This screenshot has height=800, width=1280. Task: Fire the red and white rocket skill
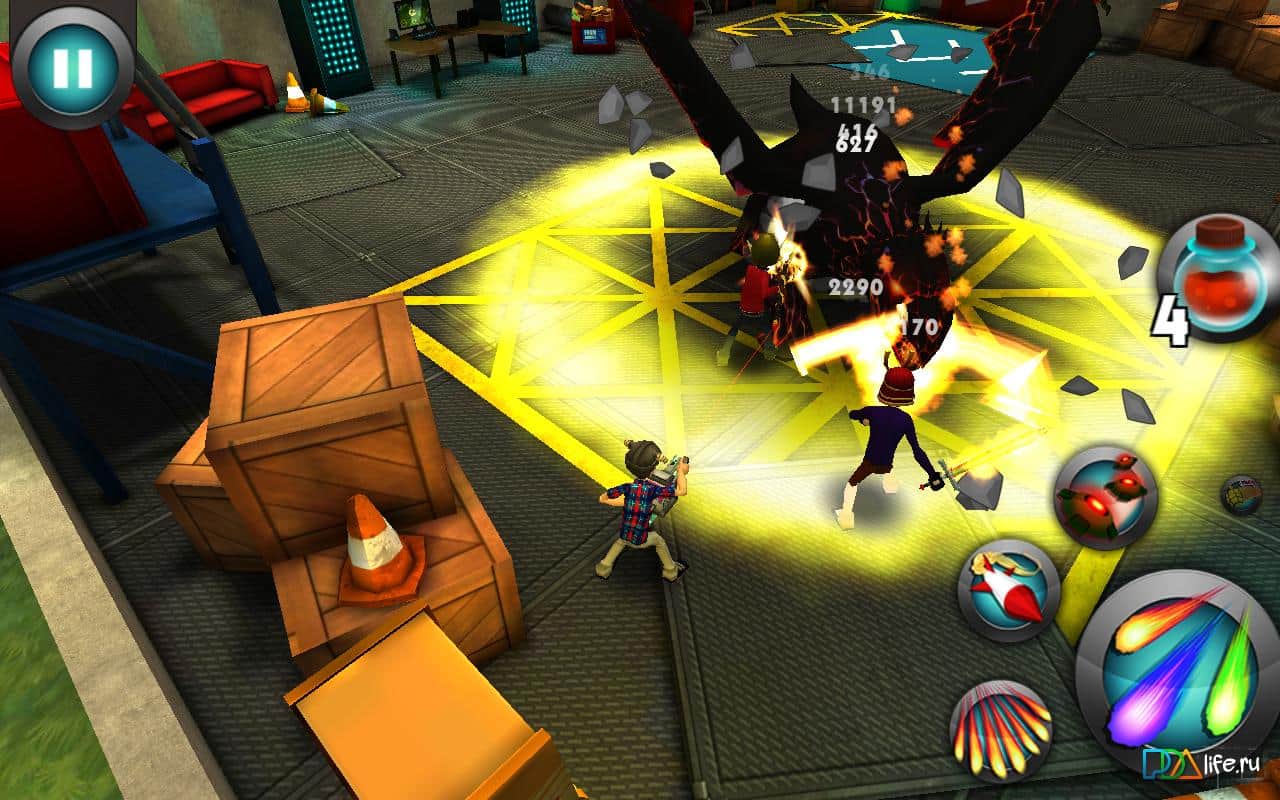(1008, 591)
